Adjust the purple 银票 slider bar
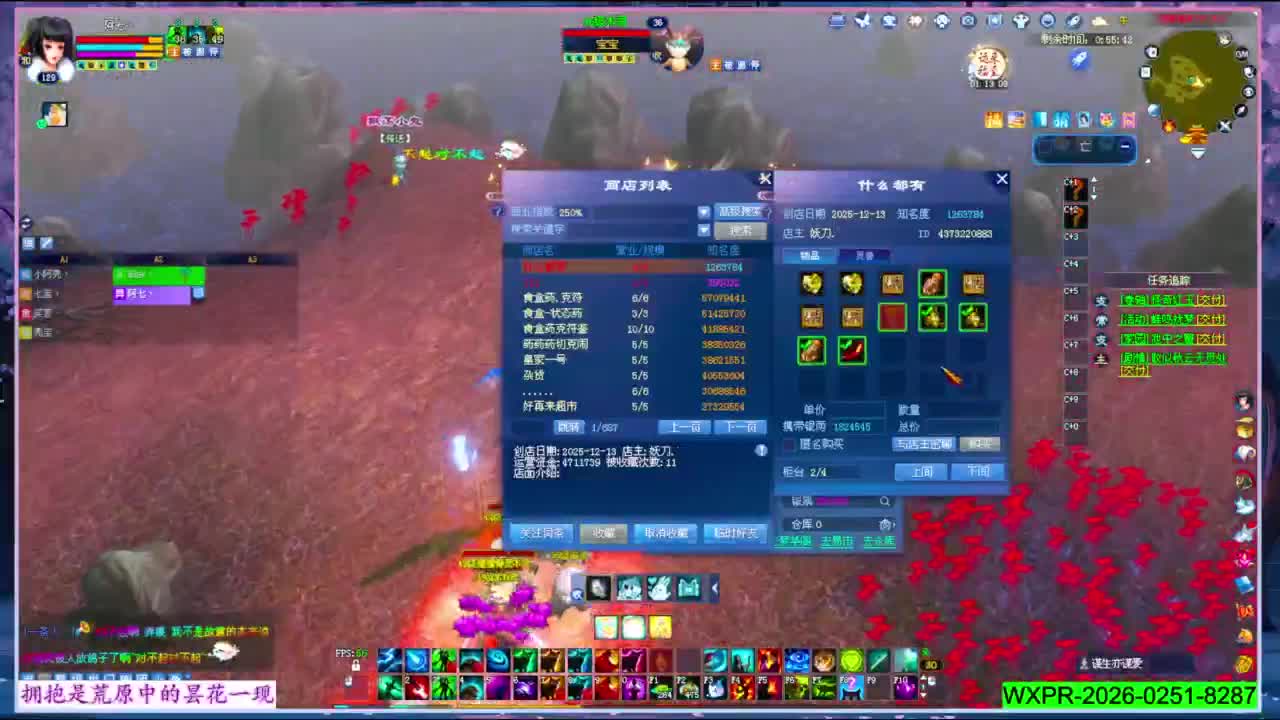The width and height of the screenshot is (1280, 720). [x=832, y=501]
